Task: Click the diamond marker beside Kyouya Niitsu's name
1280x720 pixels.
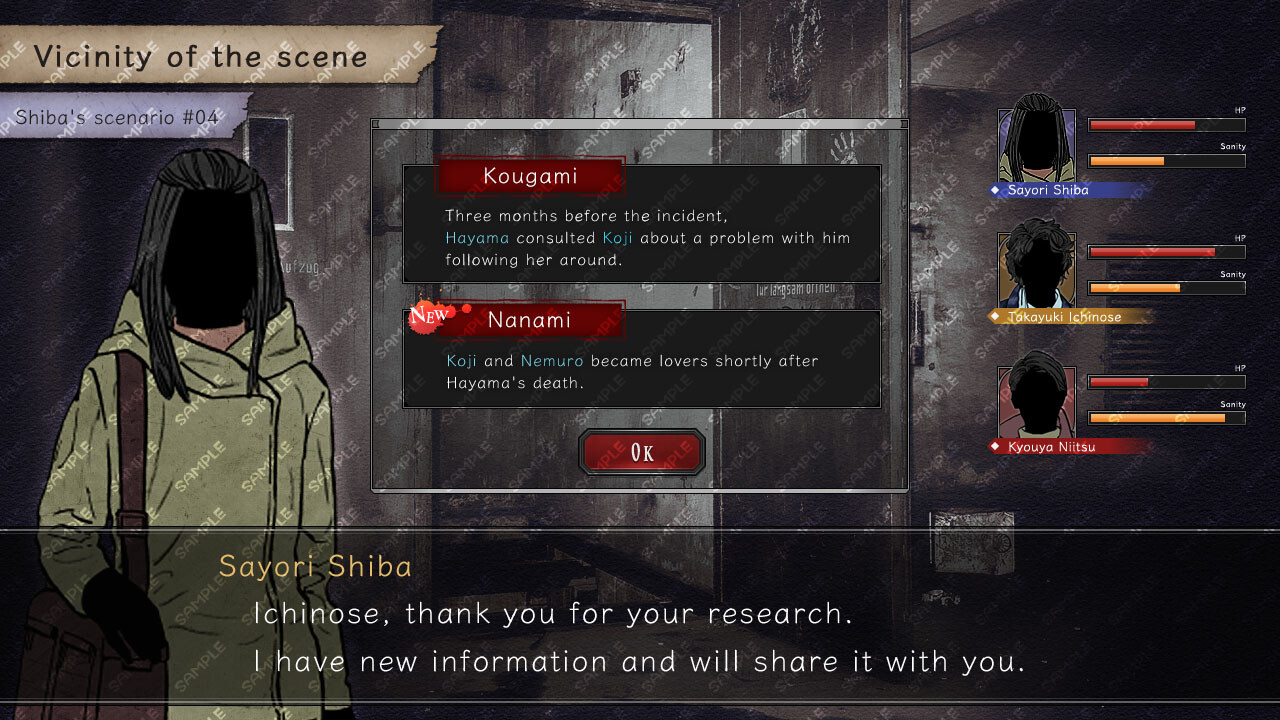Action: [996, 446]
